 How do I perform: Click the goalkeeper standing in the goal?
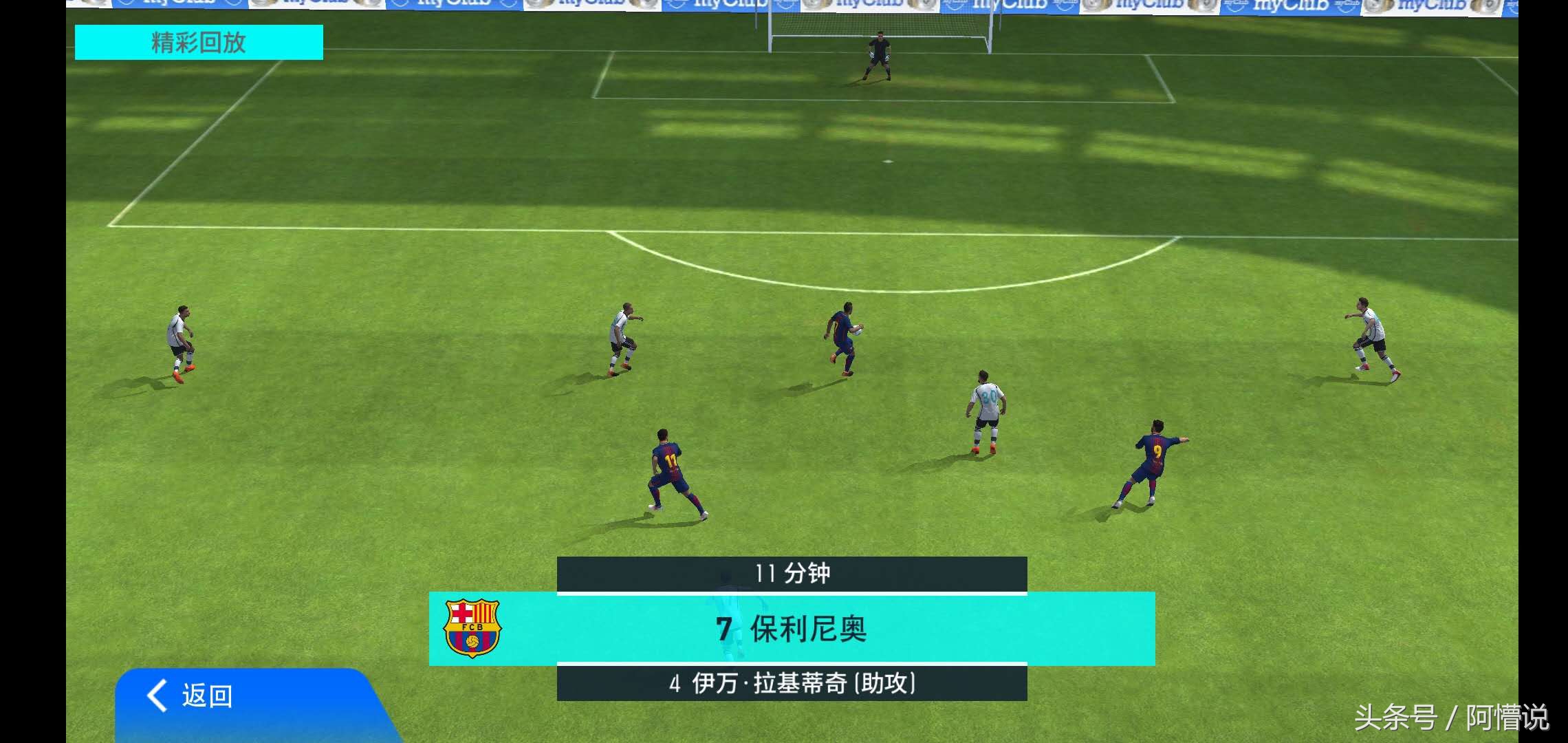[x=878, y=55]
